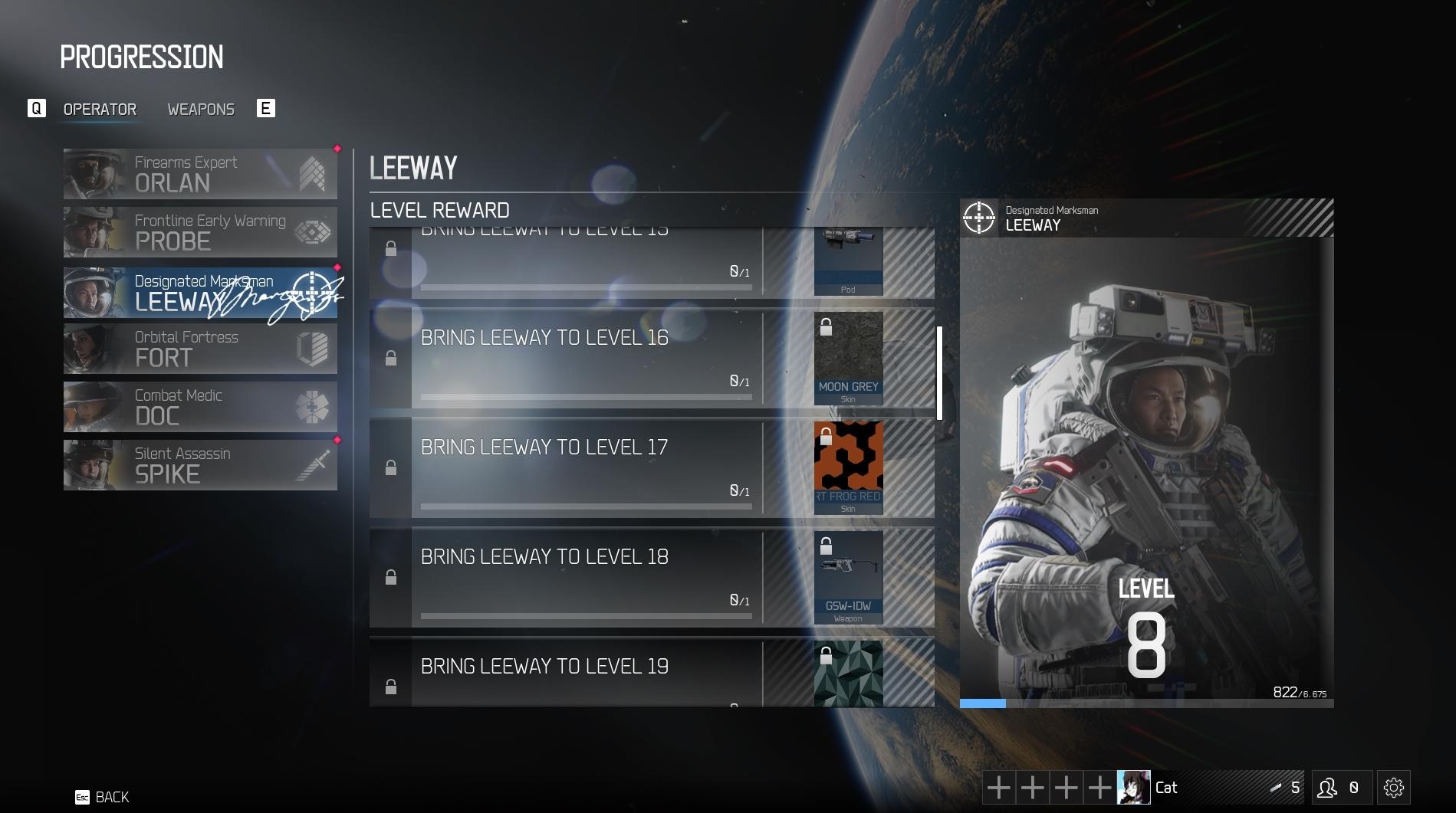Image resolution: width=1456 pixels, height=813 pixels.
Task: Click the Cat player profile avatar
Action: click(x=1133, y=788)
